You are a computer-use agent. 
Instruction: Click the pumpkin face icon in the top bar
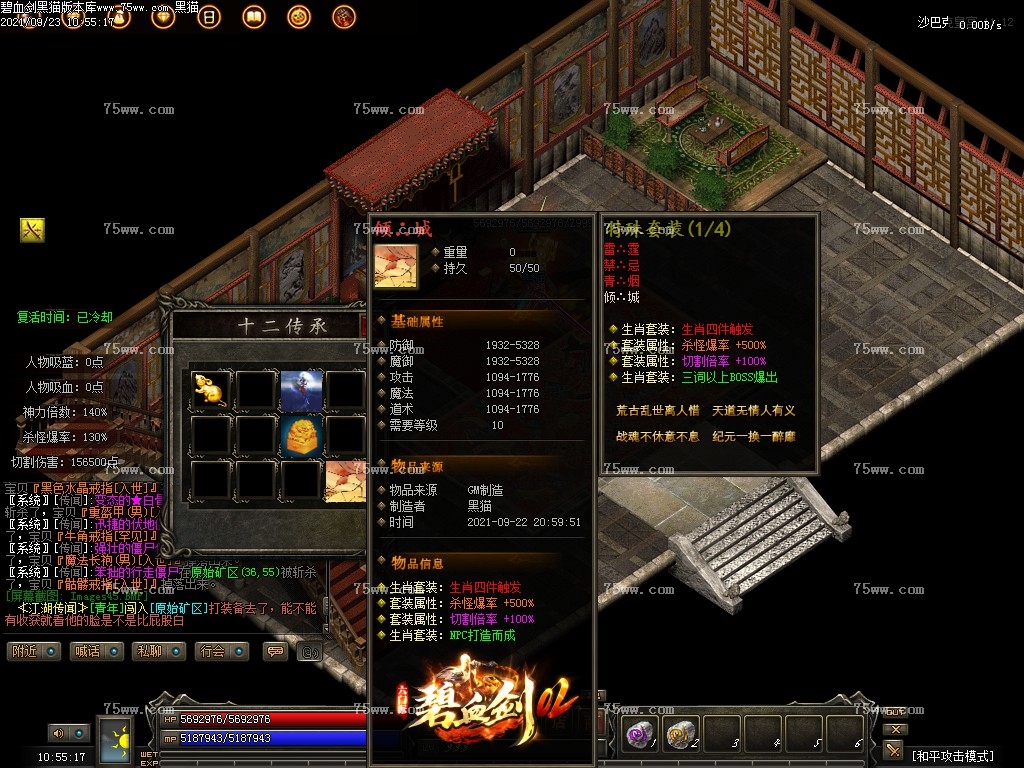coord(298,17)
